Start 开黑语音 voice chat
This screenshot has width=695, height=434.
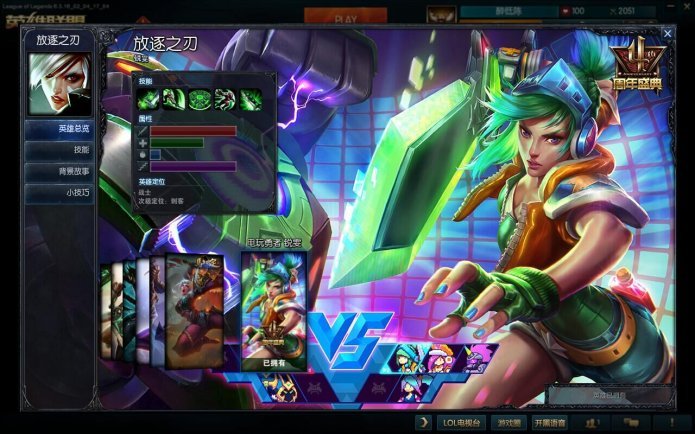click(x=550, y=423)
